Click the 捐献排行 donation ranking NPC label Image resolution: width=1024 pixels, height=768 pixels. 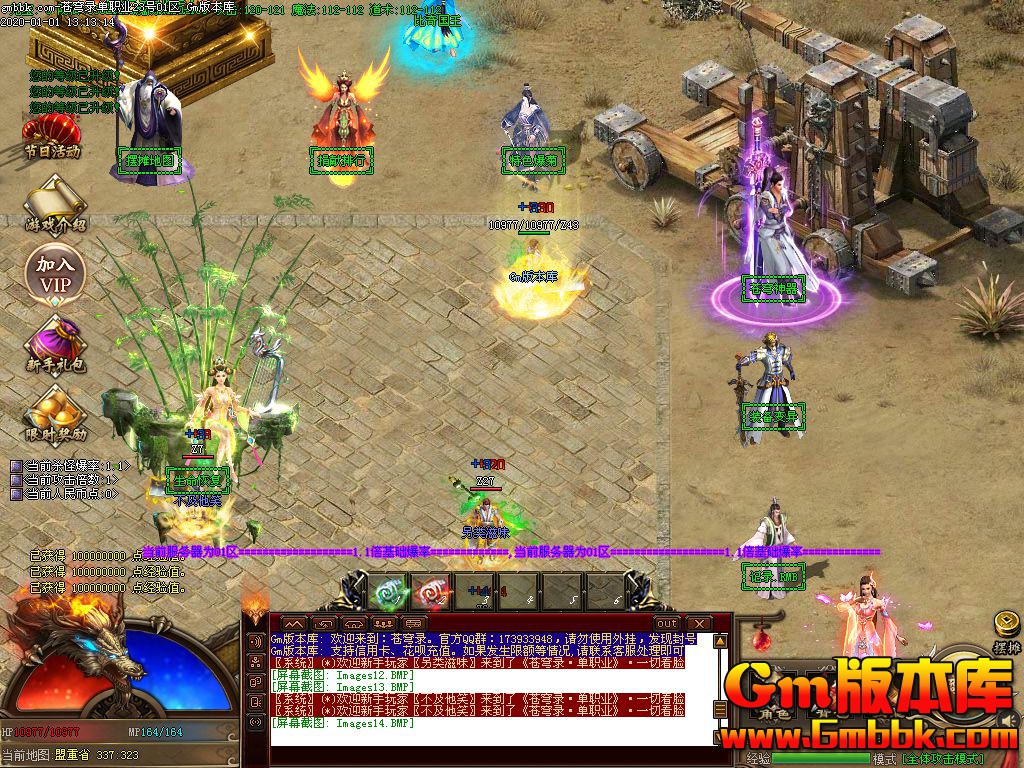coord(341,159)
